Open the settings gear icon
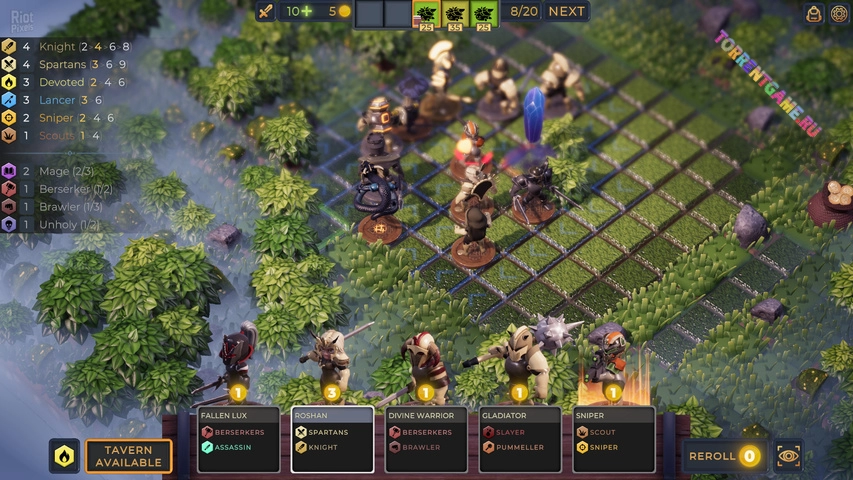The height and width of the screenshot is (480, 853). [x=840, y=13]
